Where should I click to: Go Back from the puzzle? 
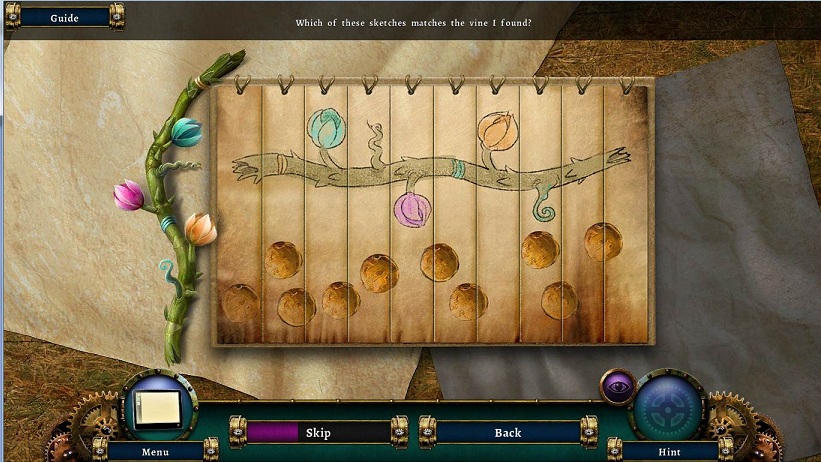(x=508, y=433)
